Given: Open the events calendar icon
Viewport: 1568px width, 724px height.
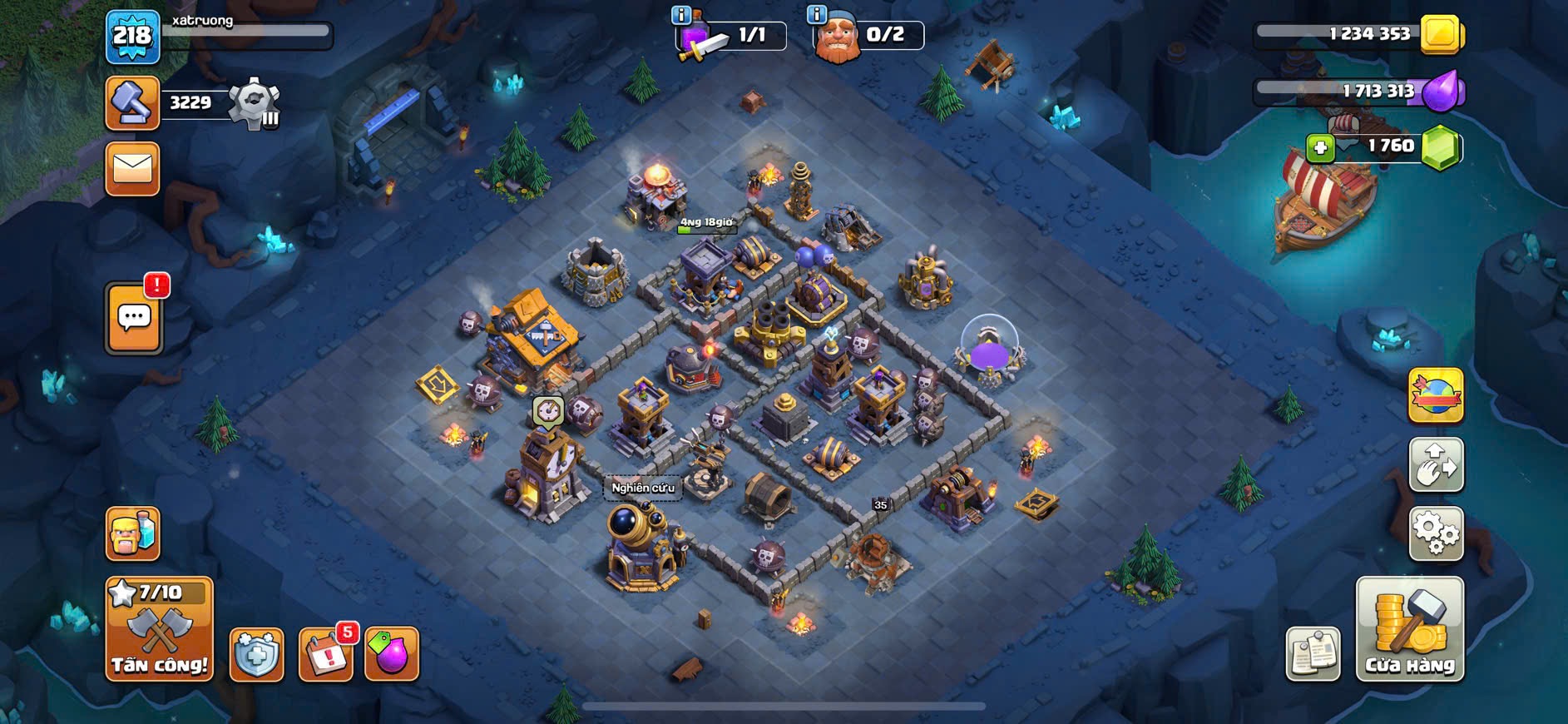Looking at the screenshot, I should coord(325,655).
